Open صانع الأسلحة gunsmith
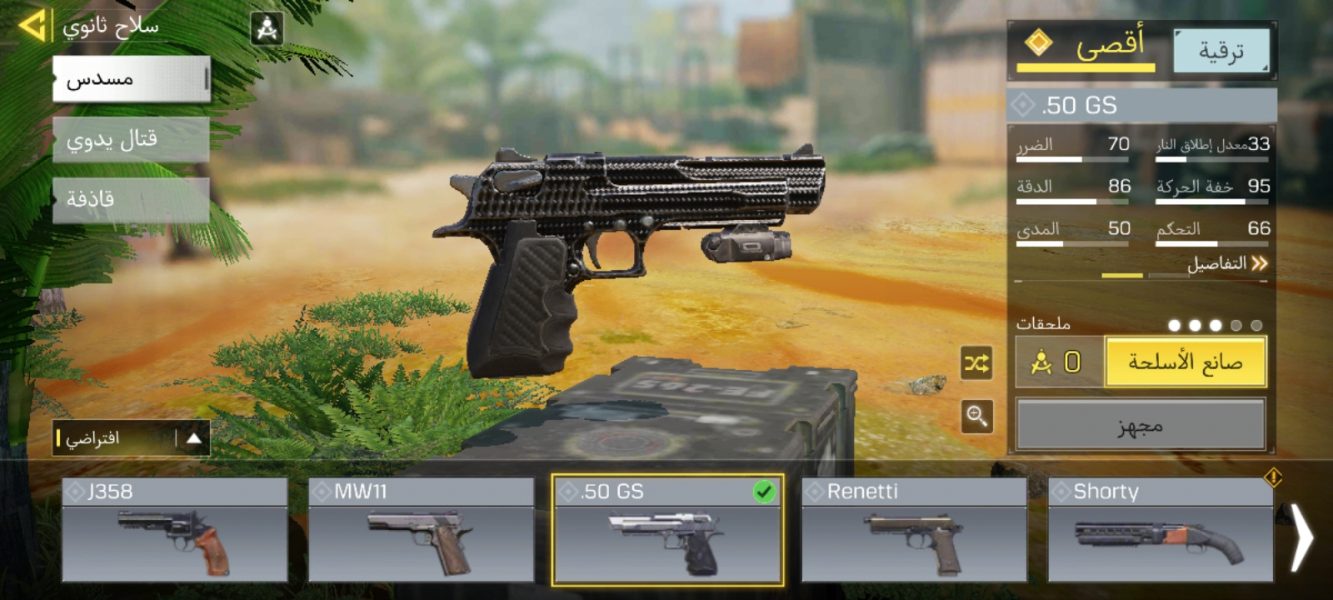The image size is (1333, 600). tap(1185, 362)
